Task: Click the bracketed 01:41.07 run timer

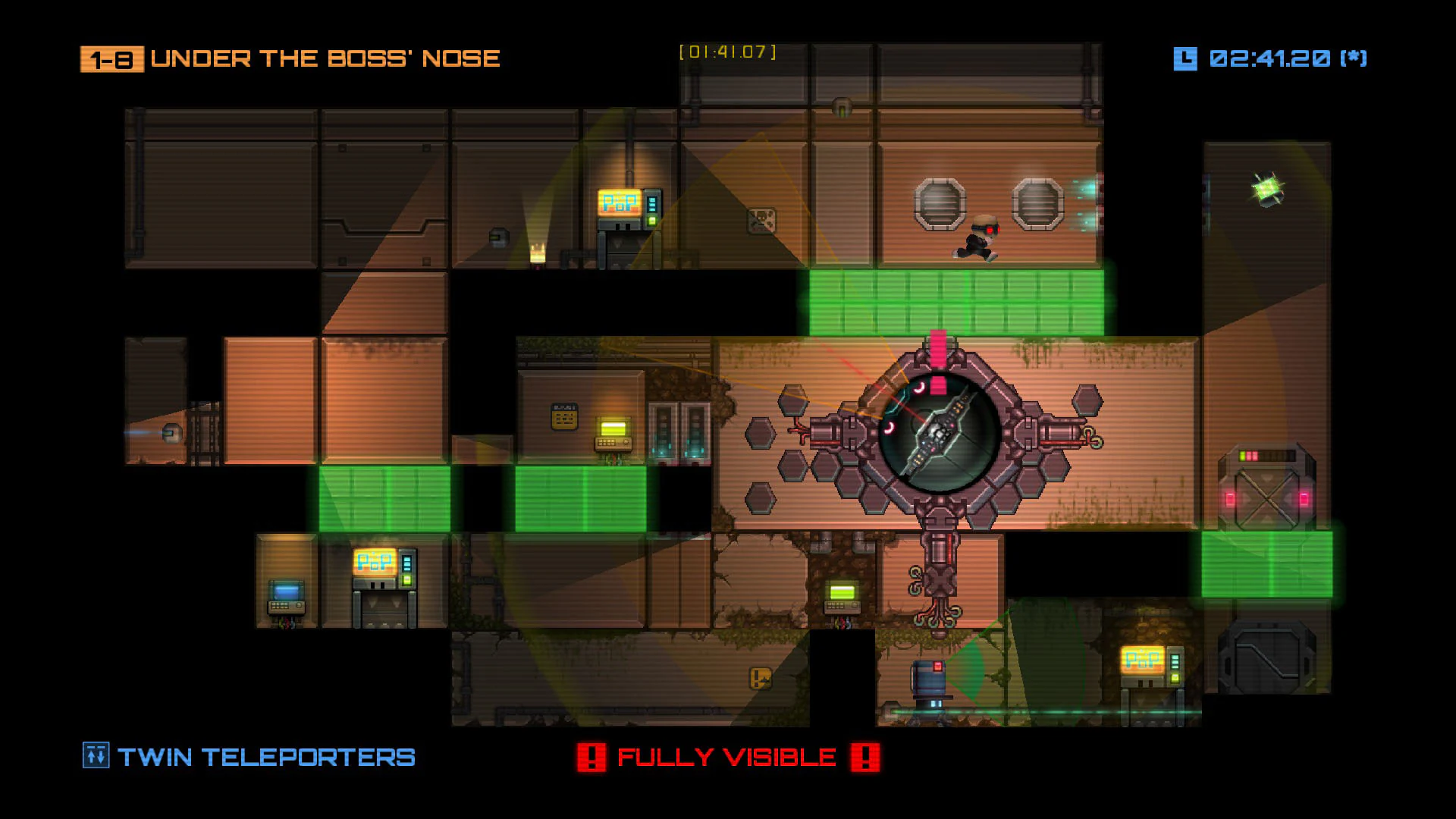Action: click(x=727, y=52)
